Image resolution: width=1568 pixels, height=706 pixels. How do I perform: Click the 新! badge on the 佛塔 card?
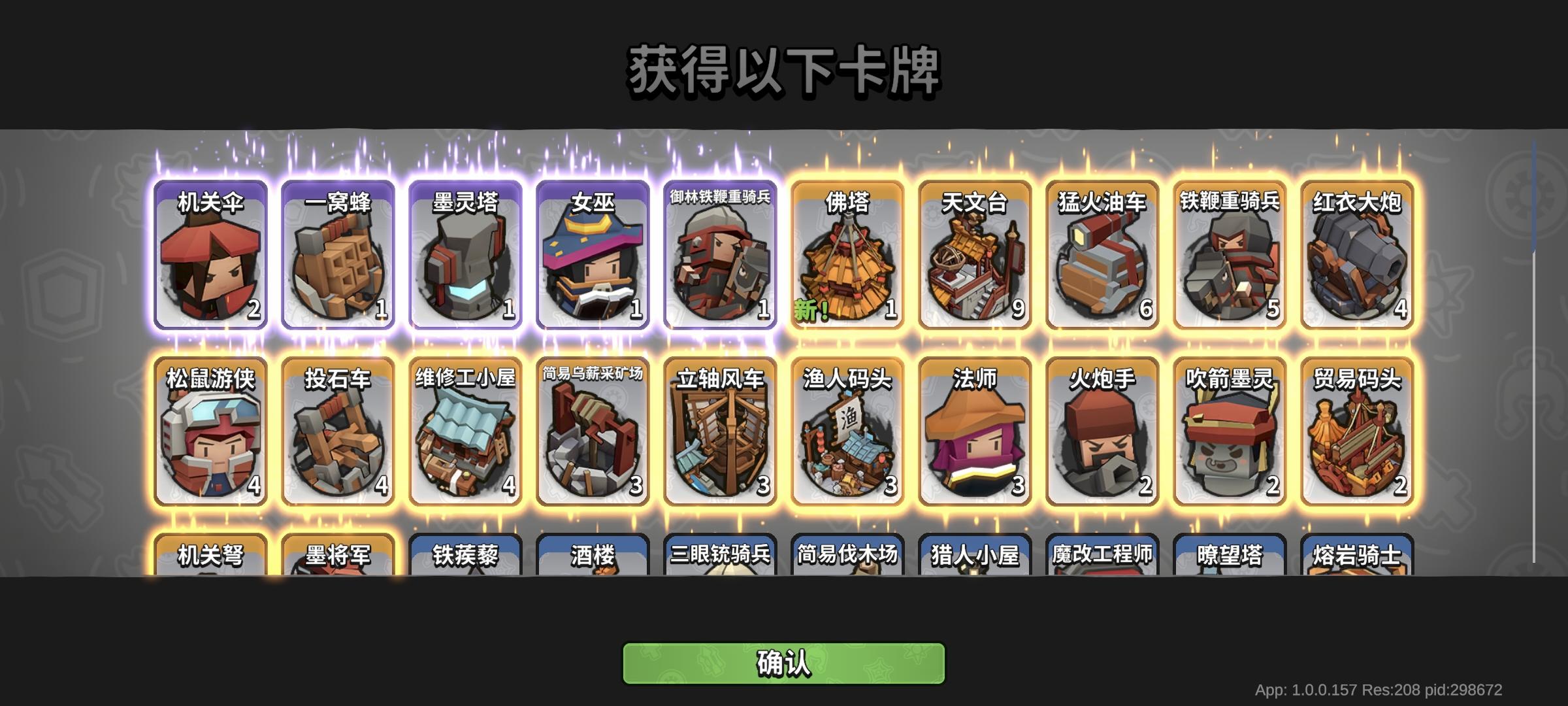point(811,311)
